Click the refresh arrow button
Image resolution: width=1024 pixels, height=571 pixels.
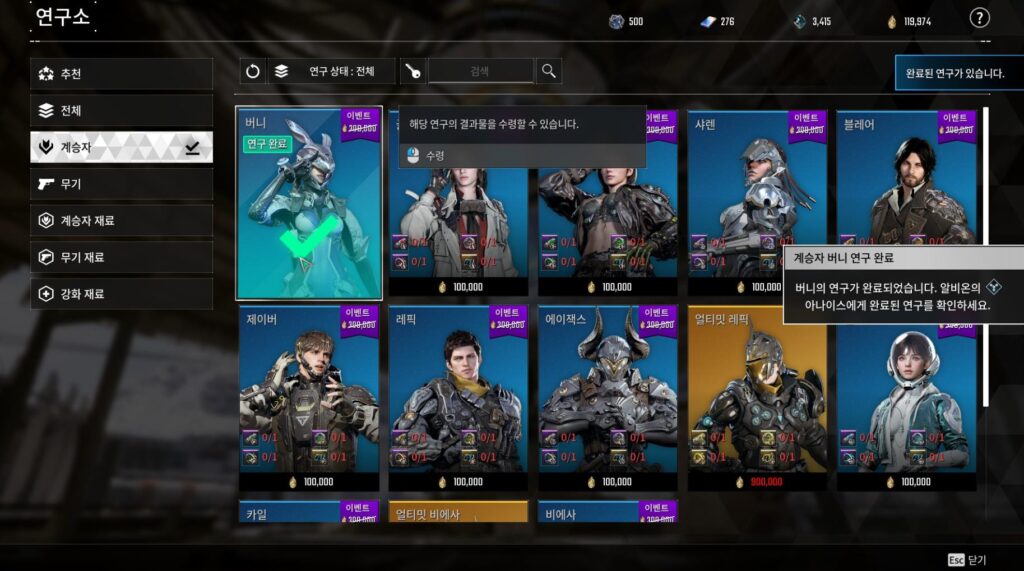253,71
